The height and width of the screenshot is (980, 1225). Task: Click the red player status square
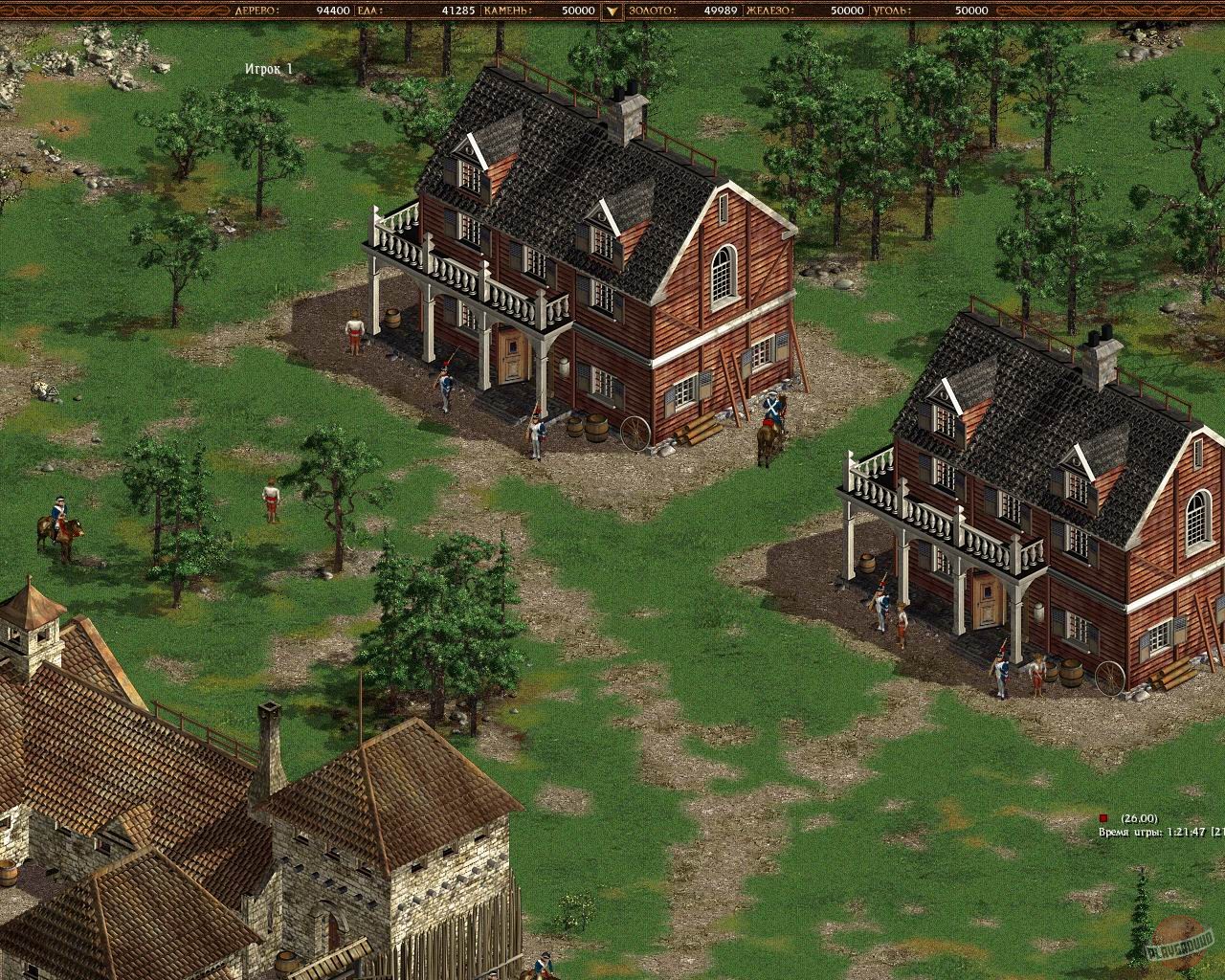(1102, 819)
